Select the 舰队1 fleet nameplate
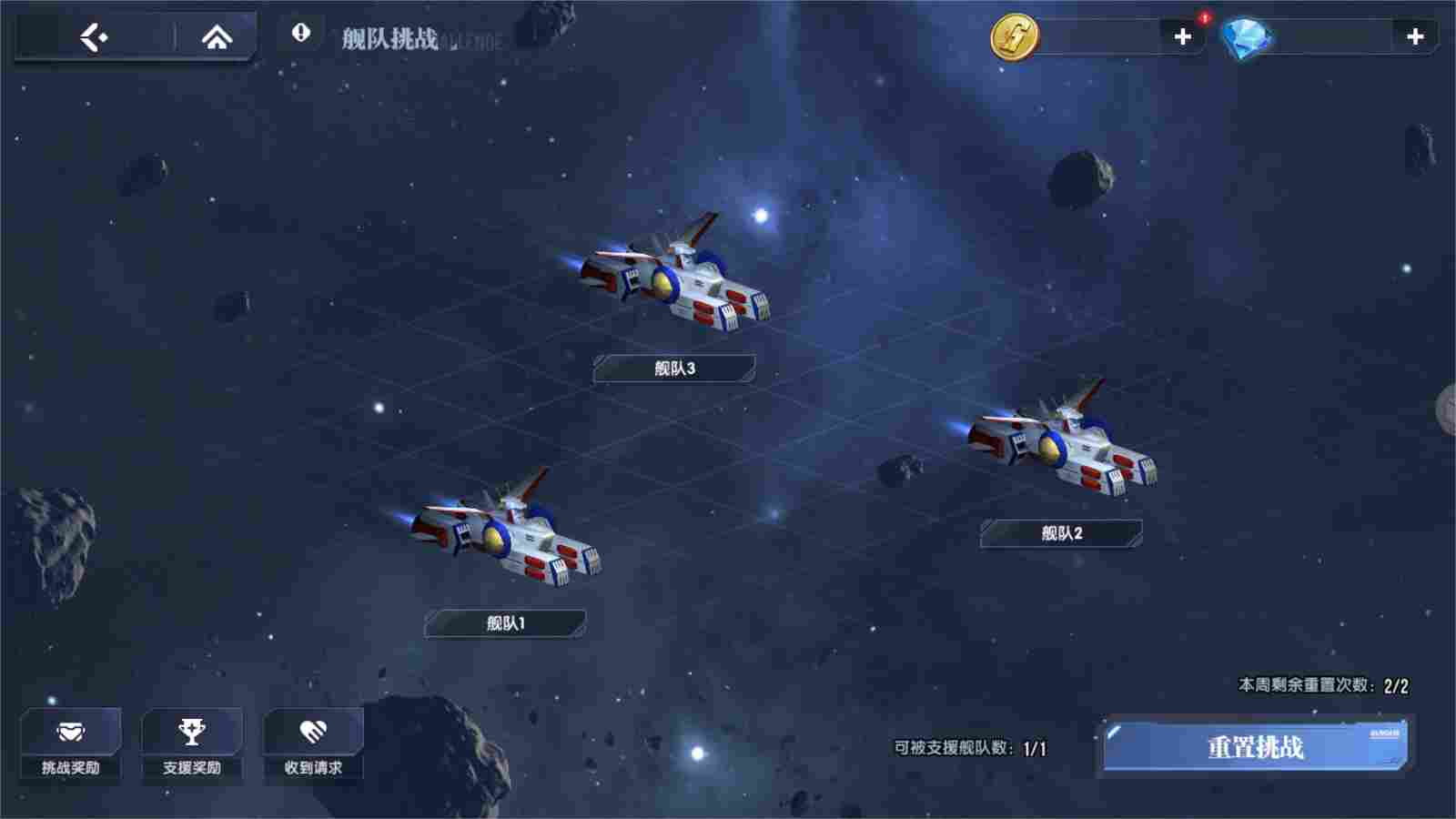 point(506,623)
